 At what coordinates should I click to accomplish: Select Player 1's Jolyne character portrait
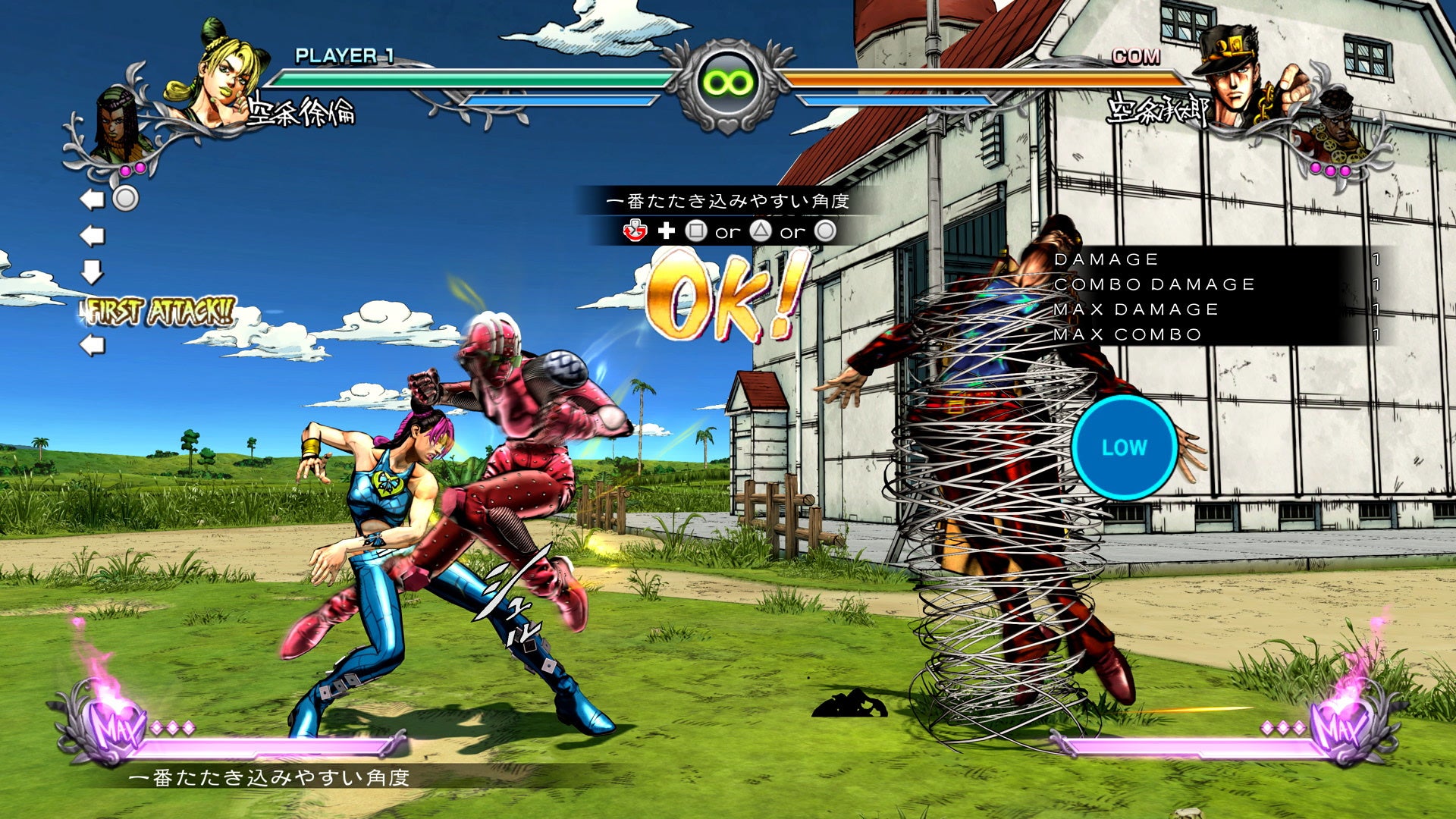click(220, 76)
